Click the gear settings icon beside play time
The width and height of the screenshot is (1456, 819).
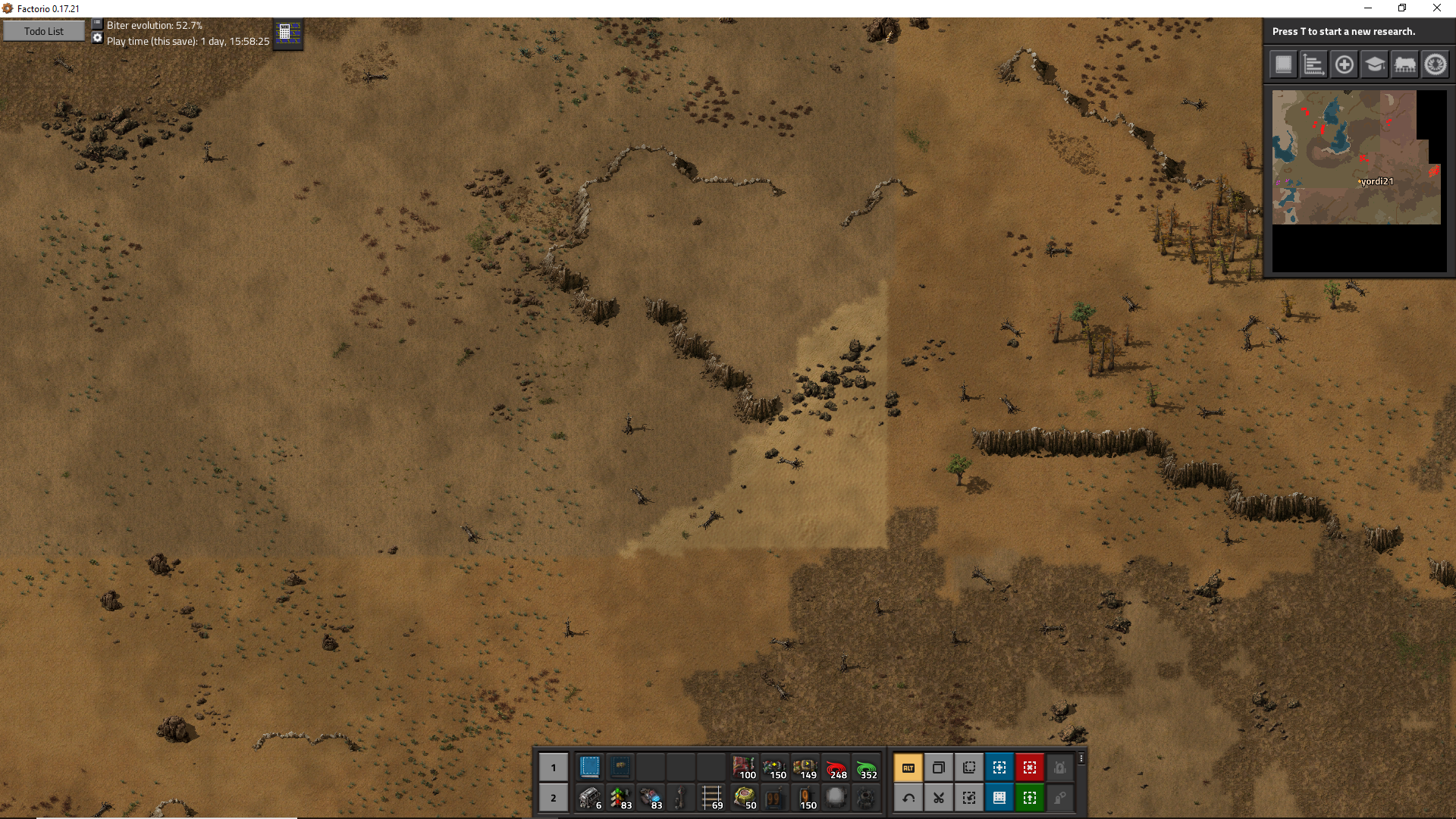[x=97, y=38]
